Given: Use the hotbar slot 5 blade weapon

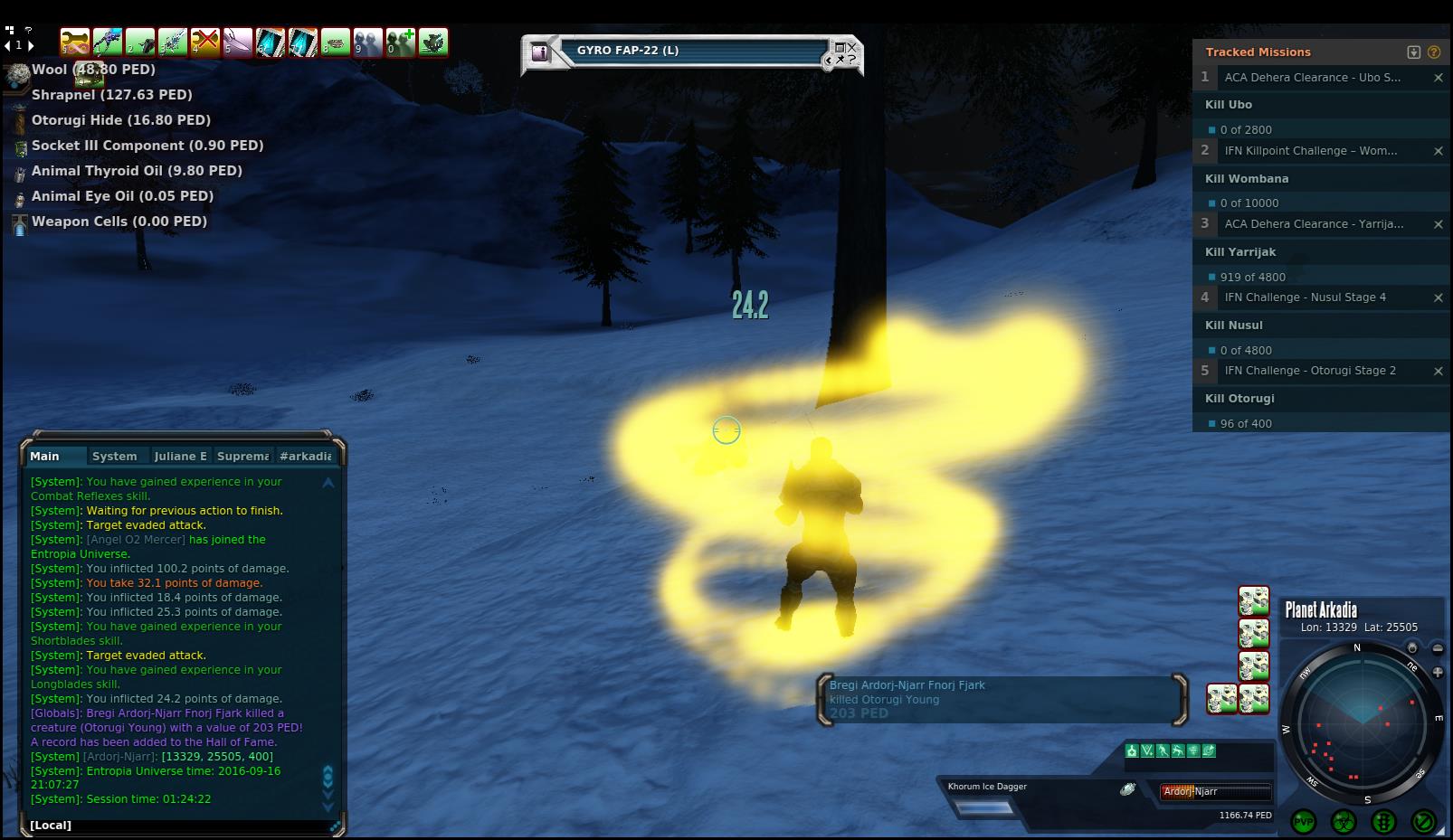Looking at the screenshot, I should pos(237,42).
